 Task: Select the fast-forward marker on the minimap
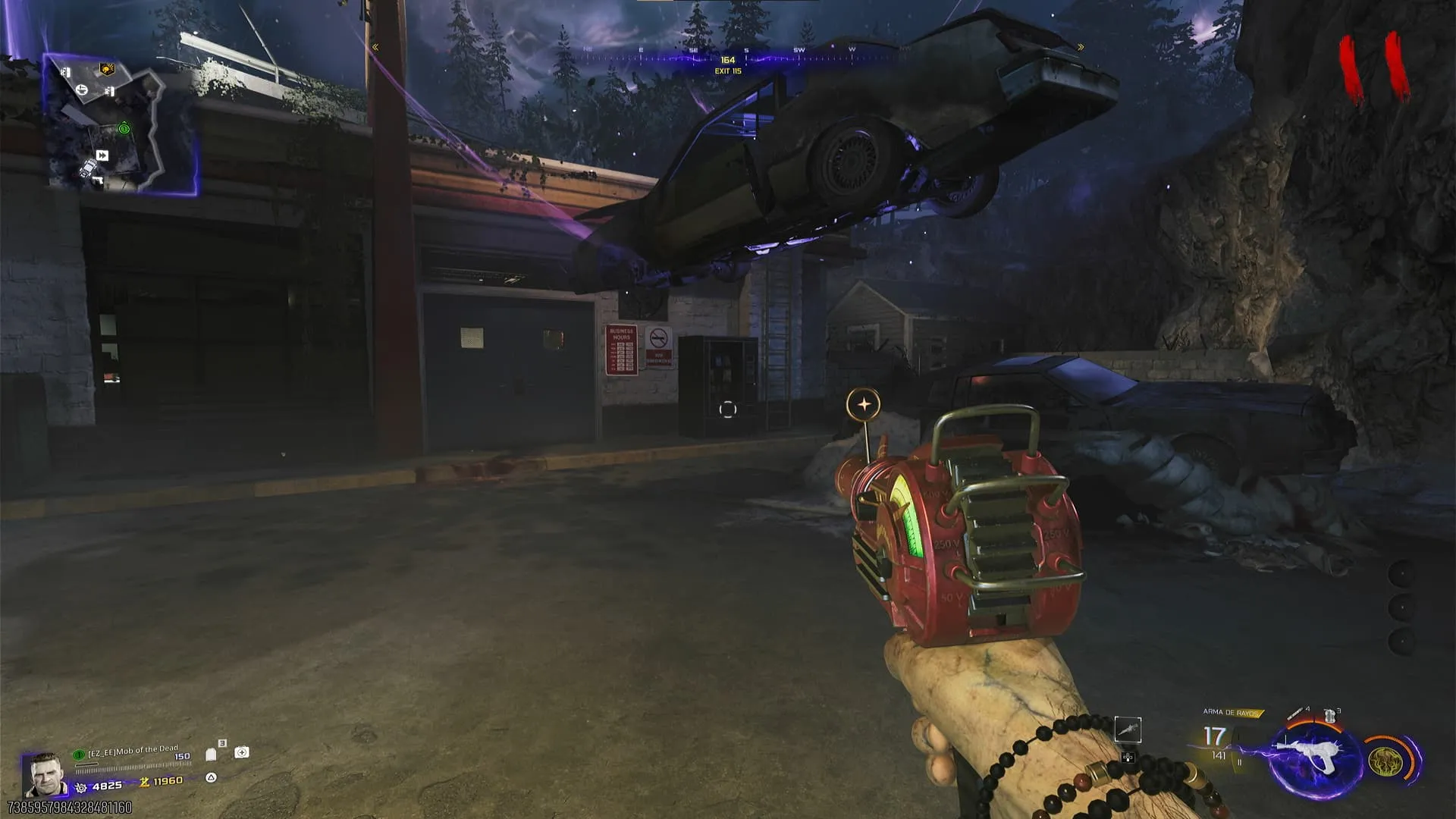tap(102, 155)
